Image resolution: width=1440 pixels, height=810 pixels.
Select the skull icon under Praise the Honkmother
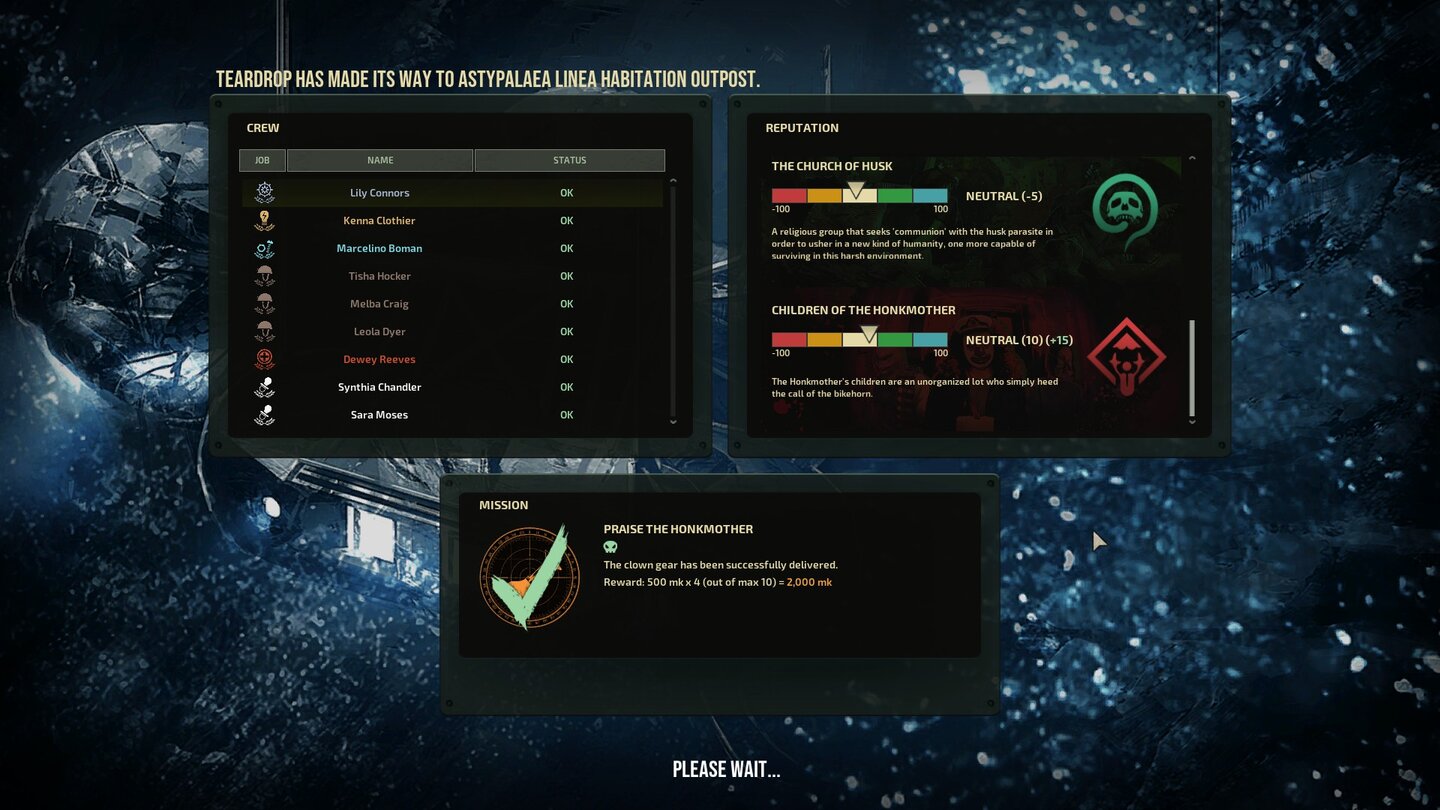(x=610, y=546)
